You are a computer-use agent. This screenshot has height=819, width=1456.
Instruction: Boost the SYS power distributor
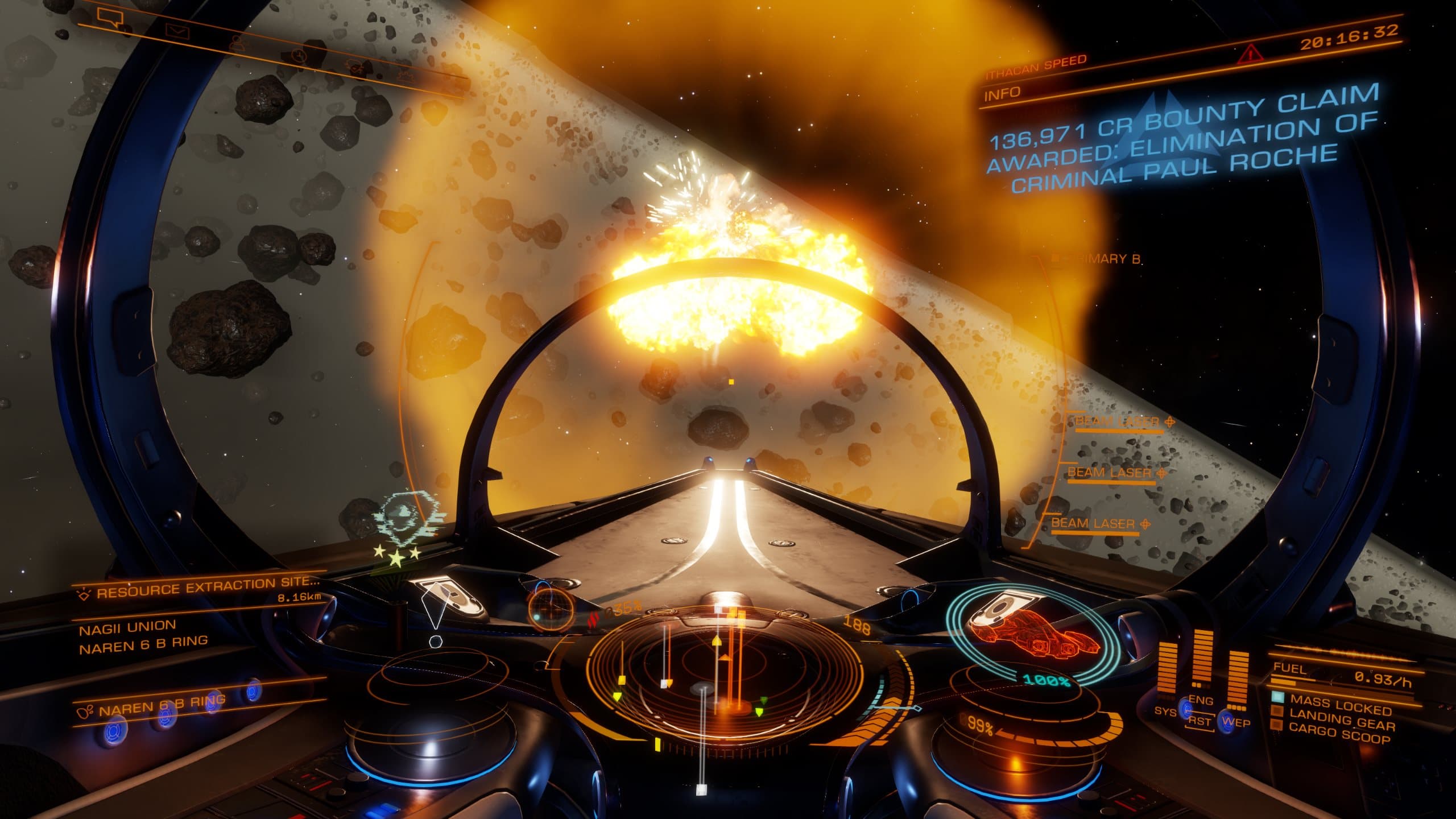[x=1164, y=712]
